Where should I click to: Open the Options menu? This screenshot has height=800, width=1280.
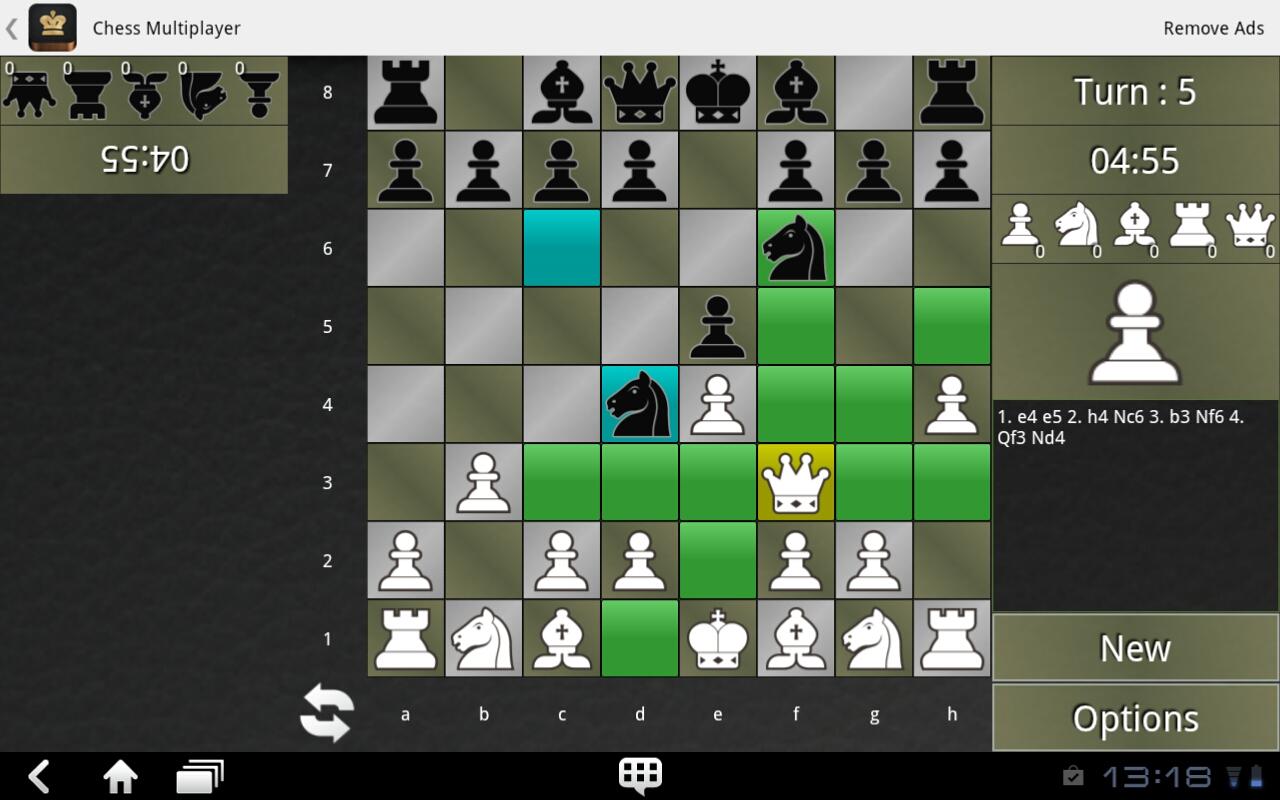click(x=1134, y=717)
